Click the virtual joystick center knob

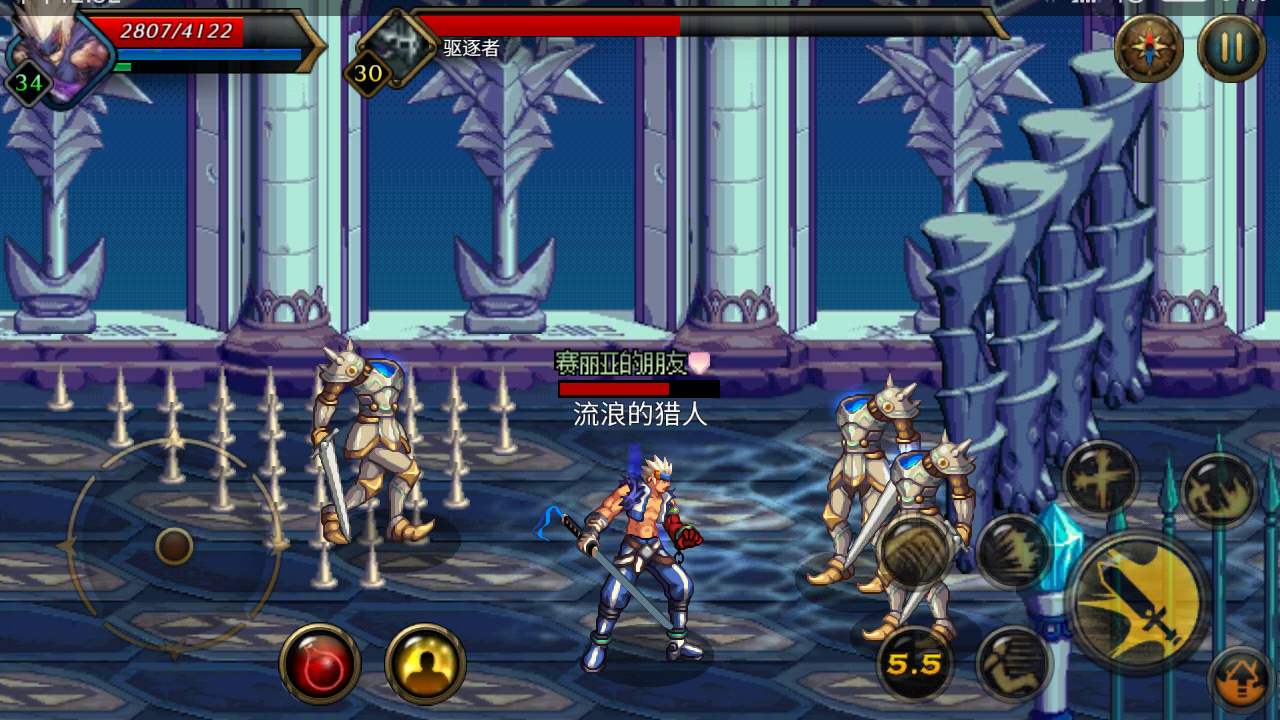click(174, 546)
